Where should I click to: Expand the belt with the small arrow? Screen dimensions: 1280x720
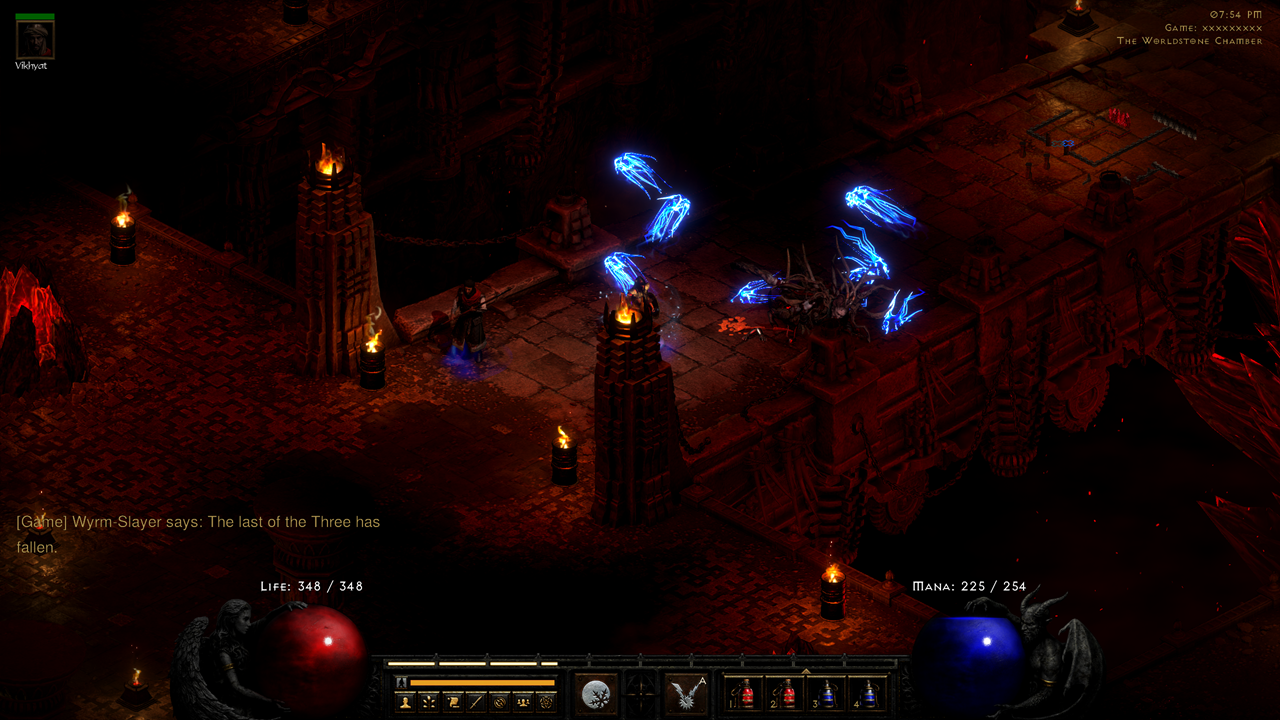pyautogui.click(x=806, y=670)
